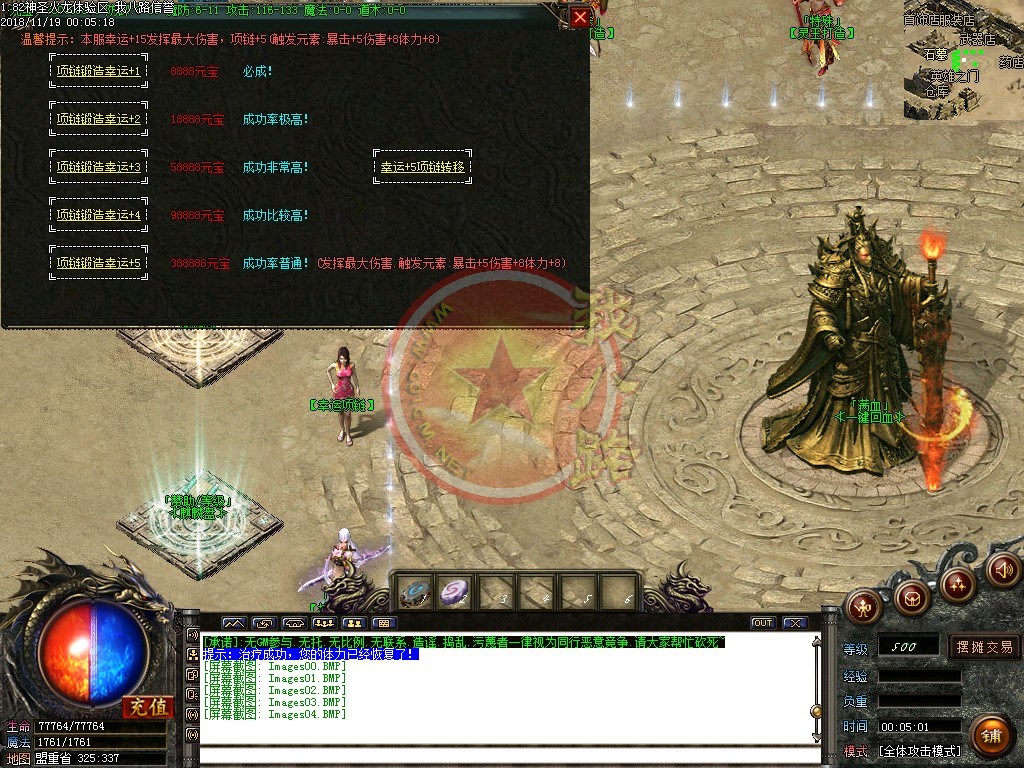Click the OUT button above chat
1024x768 pixels.
[x=763, y=623]
